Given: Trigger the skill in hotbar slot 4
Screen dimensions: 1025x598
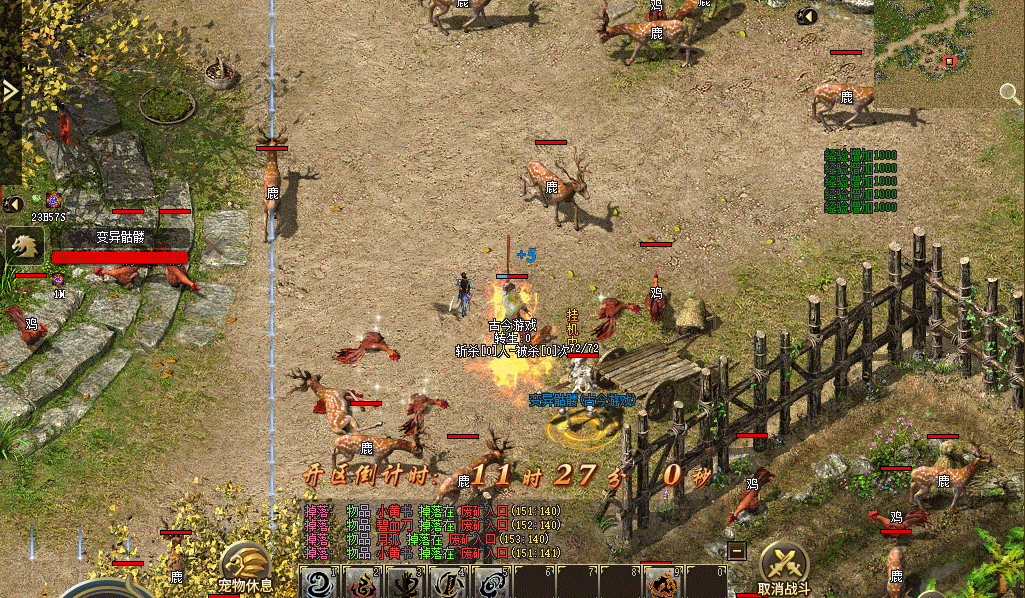Looking at the screenshot, I should pos(448,582).
